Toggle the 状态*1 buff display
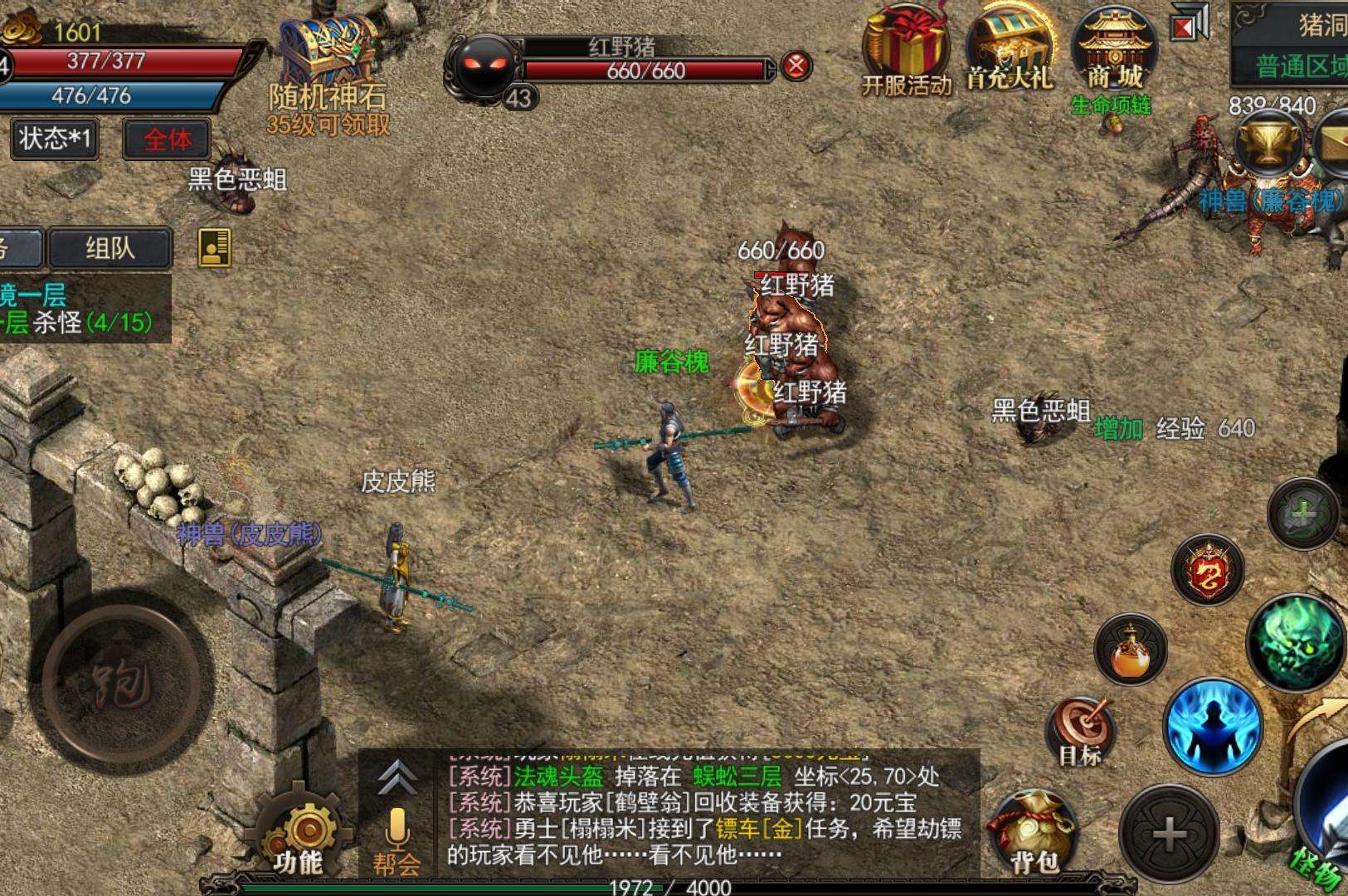The height and width of the screenshot is (896, 1348). tap(51, 139)
